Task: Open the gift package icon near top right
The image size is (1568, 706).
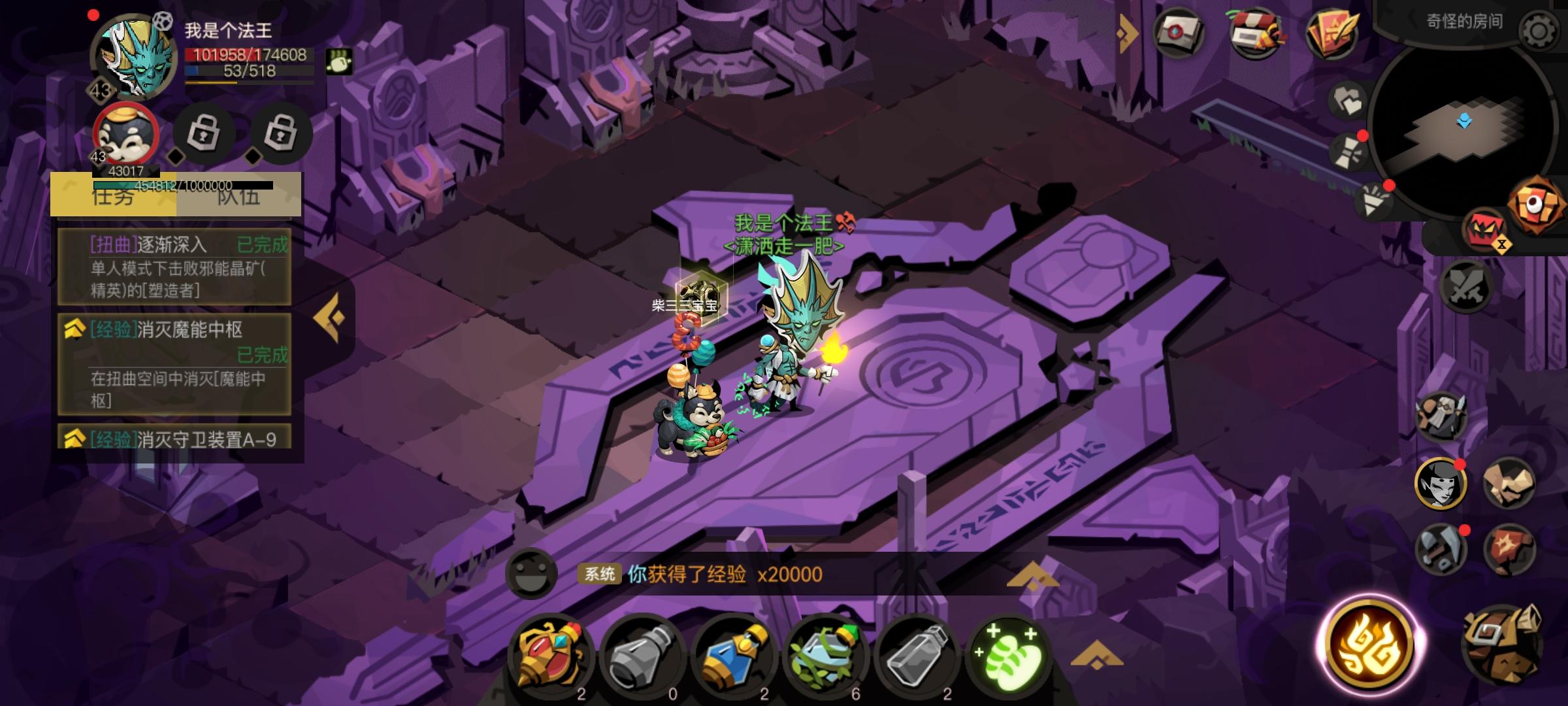Action: pos(1256,33)
